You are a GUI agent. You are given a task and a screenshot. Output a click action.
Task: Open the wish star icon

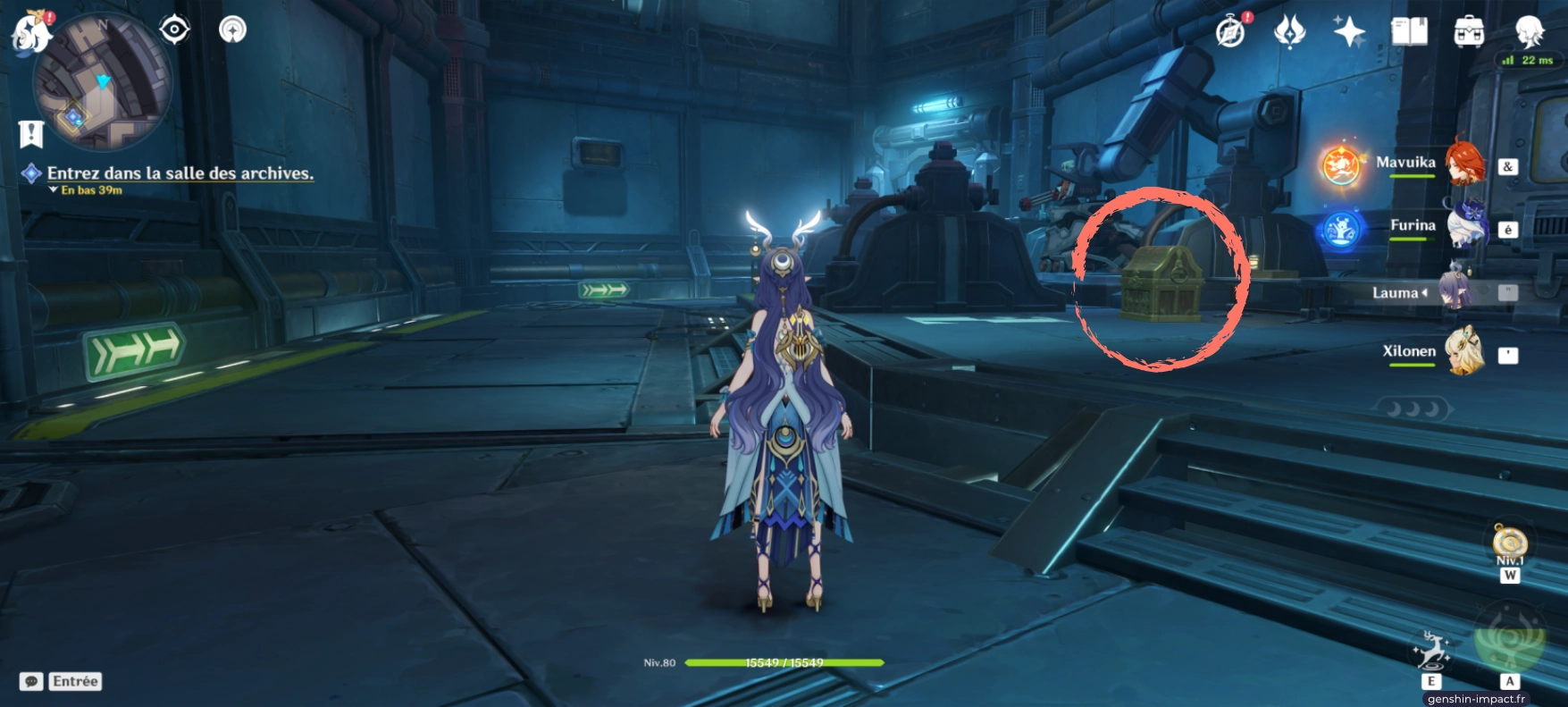click(x=1348, y=32)
